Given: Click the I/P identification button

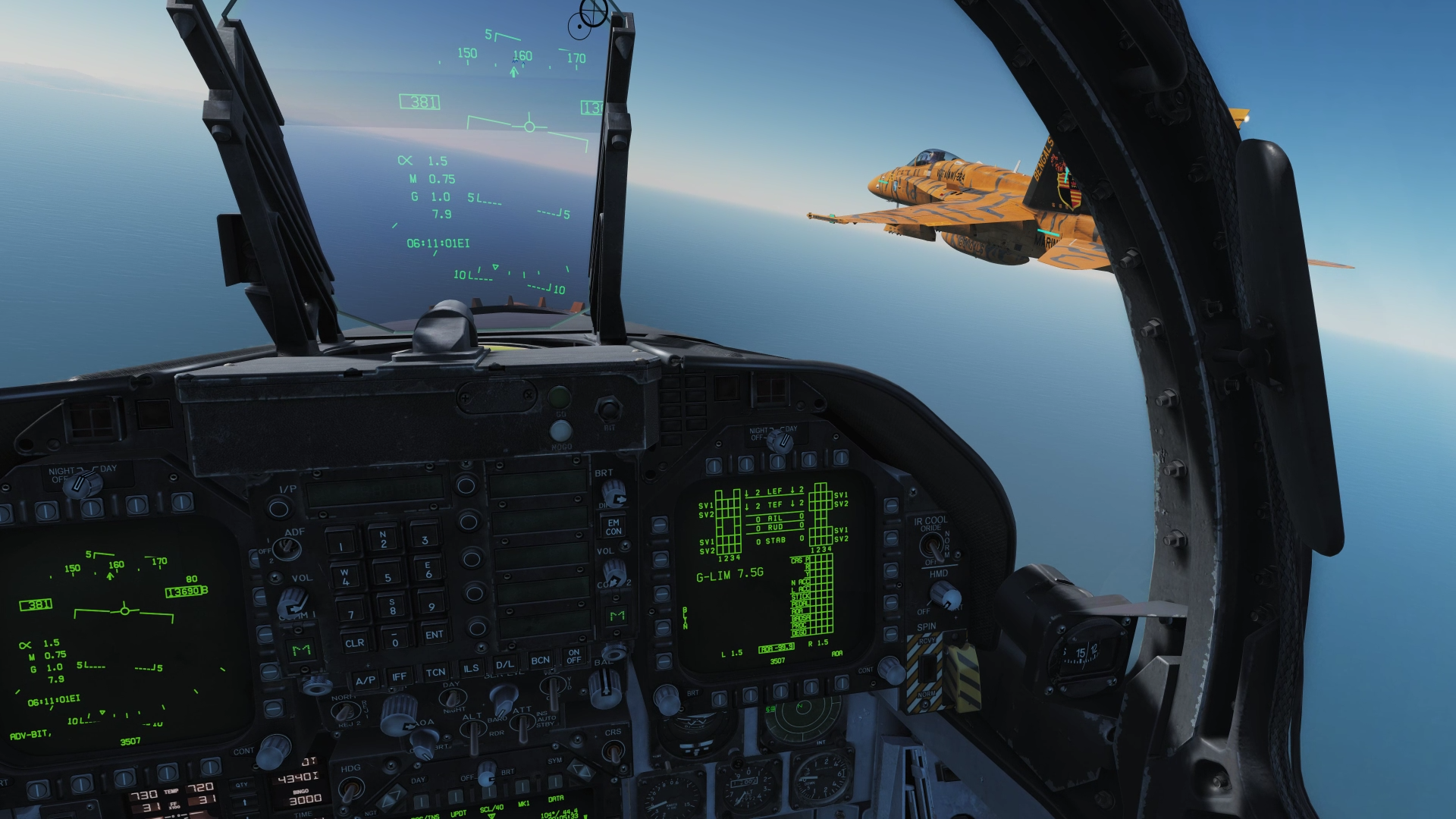Looking at the screenshot, I should tap(278, 507).
